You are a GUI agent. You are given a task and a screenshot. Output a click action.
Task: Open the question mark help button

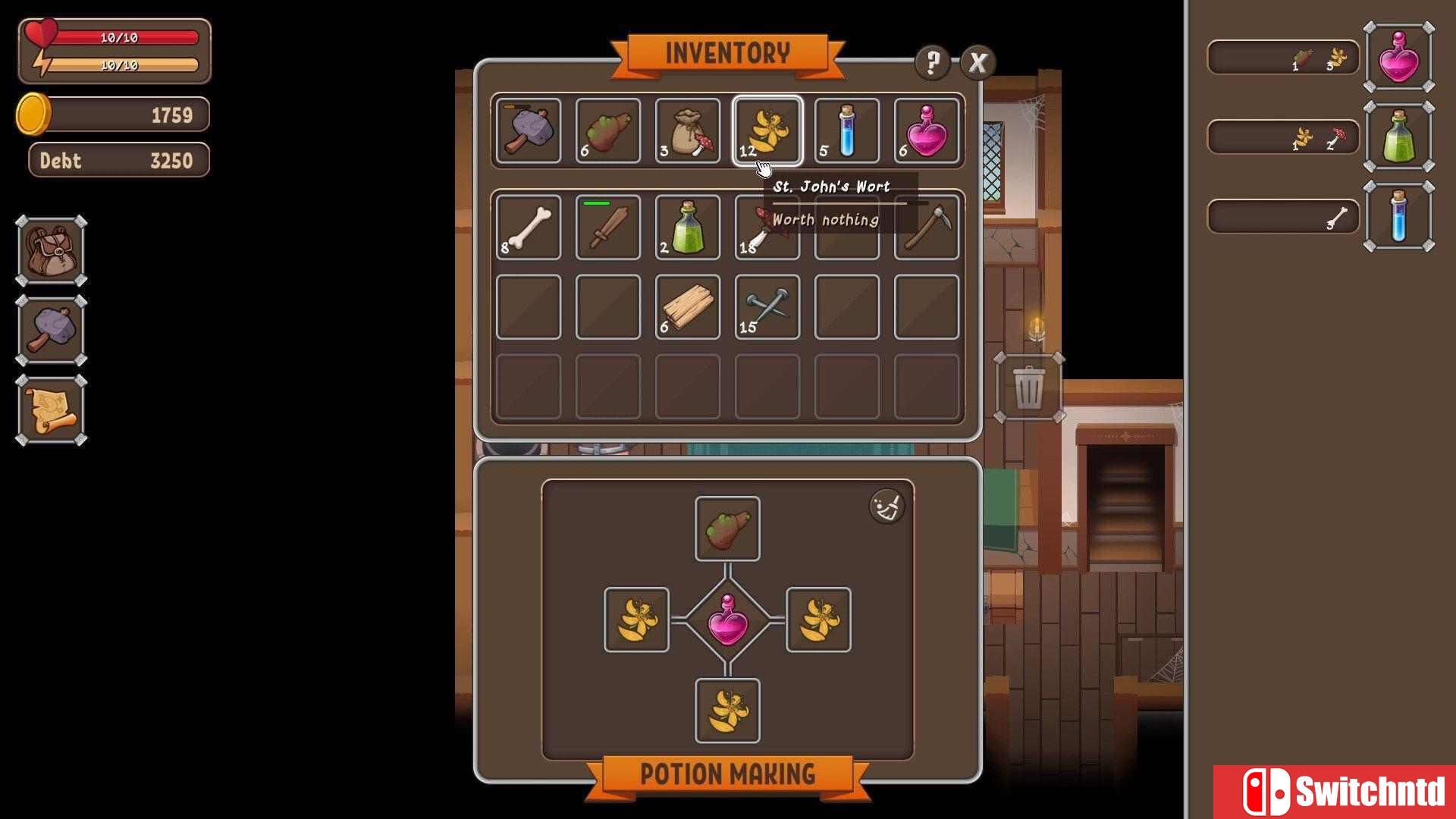[x=932, y=62]
